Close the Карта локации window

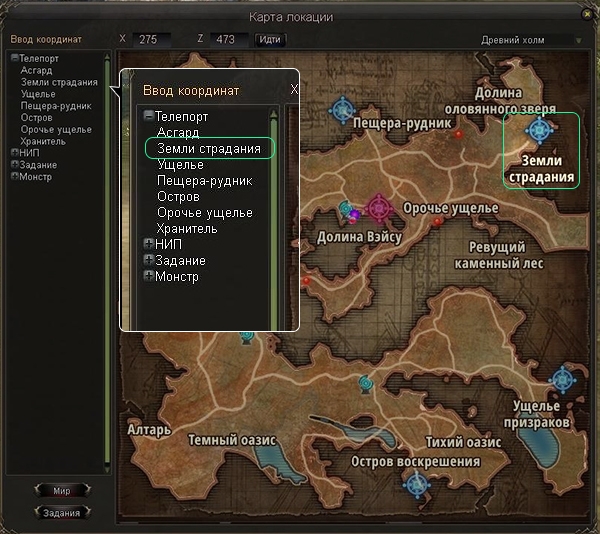coord(586,17)
